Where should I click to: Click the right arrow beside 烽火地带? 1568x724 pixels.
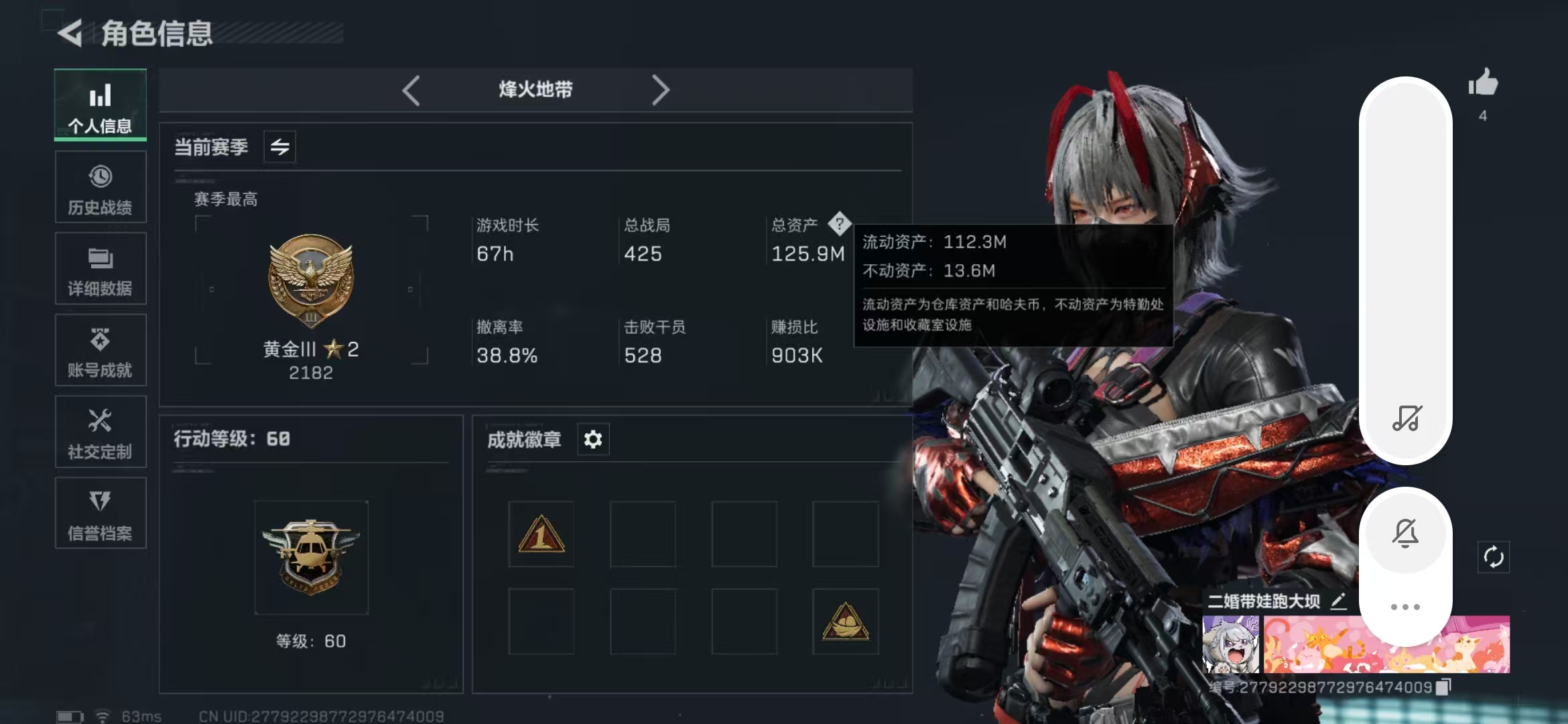(x=660, y=90)
